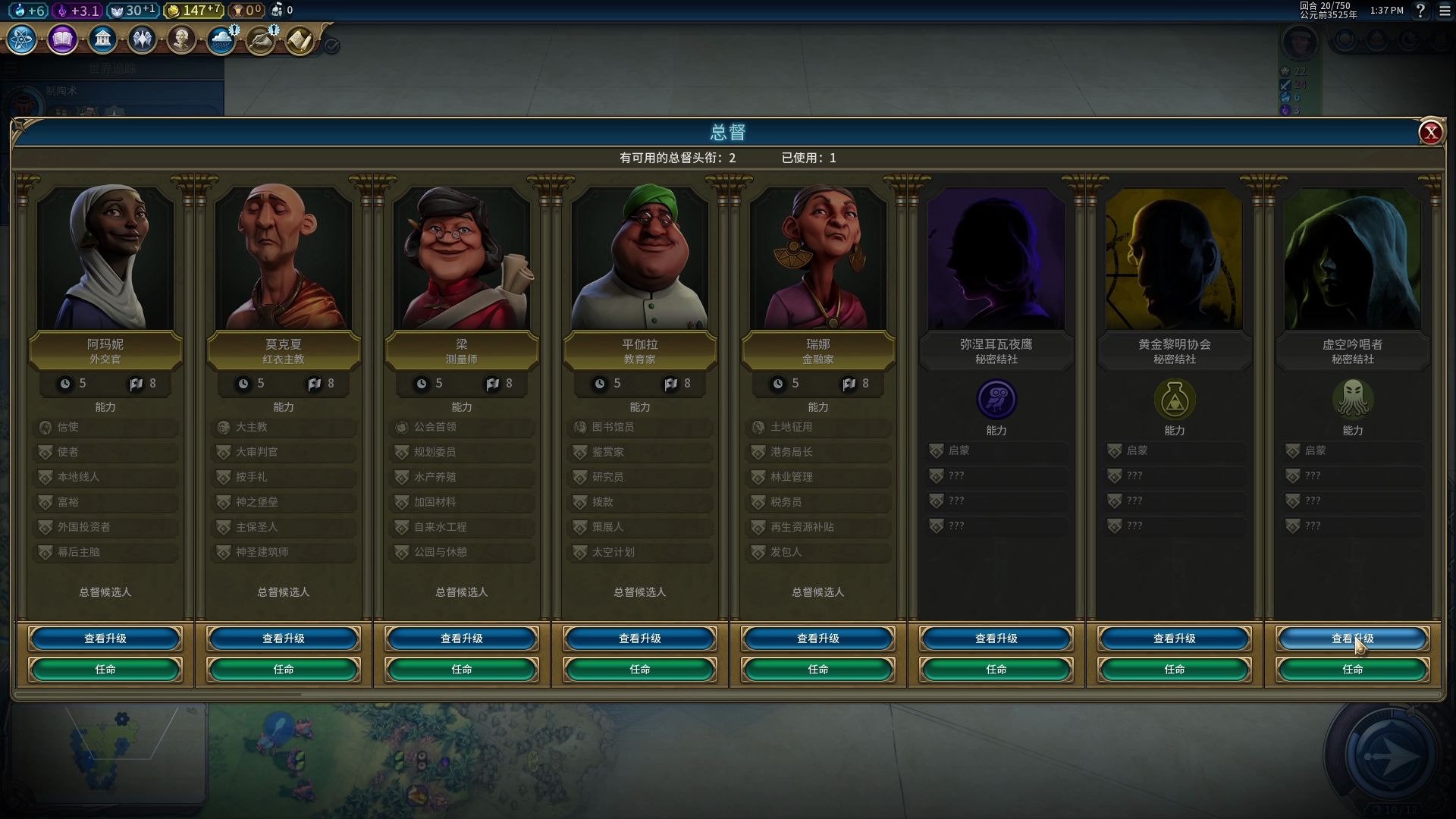Screen dimensions: 1456x819
Task: Click the Voidsingers octopus emblem icon
Action: point(1353,399)
